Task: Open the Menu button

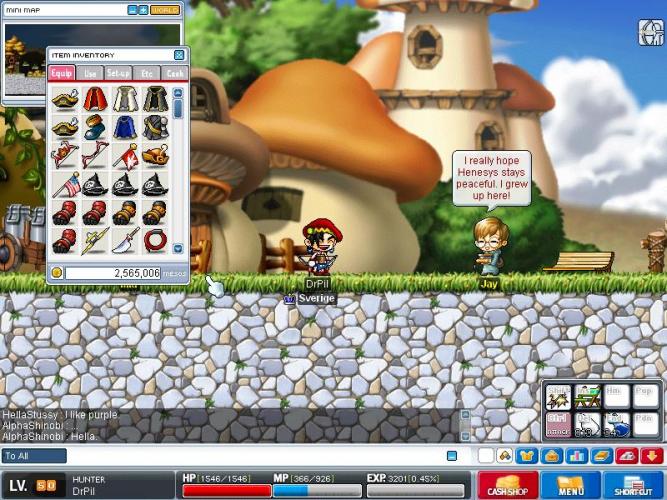Action: click(571, 486)
